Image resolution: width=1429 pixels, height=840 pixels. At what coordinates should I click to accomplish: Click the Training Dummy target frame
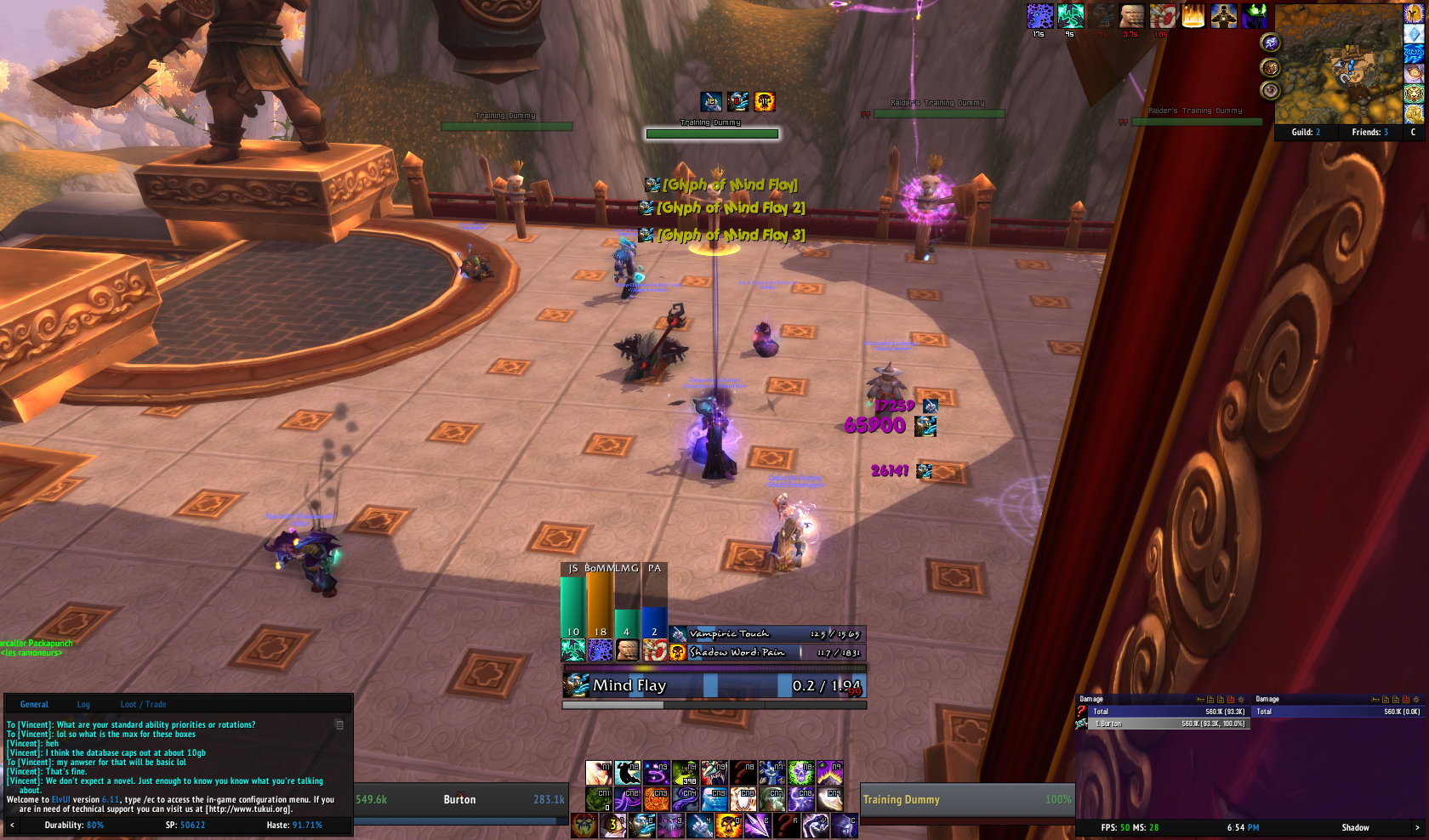point(966,799)
